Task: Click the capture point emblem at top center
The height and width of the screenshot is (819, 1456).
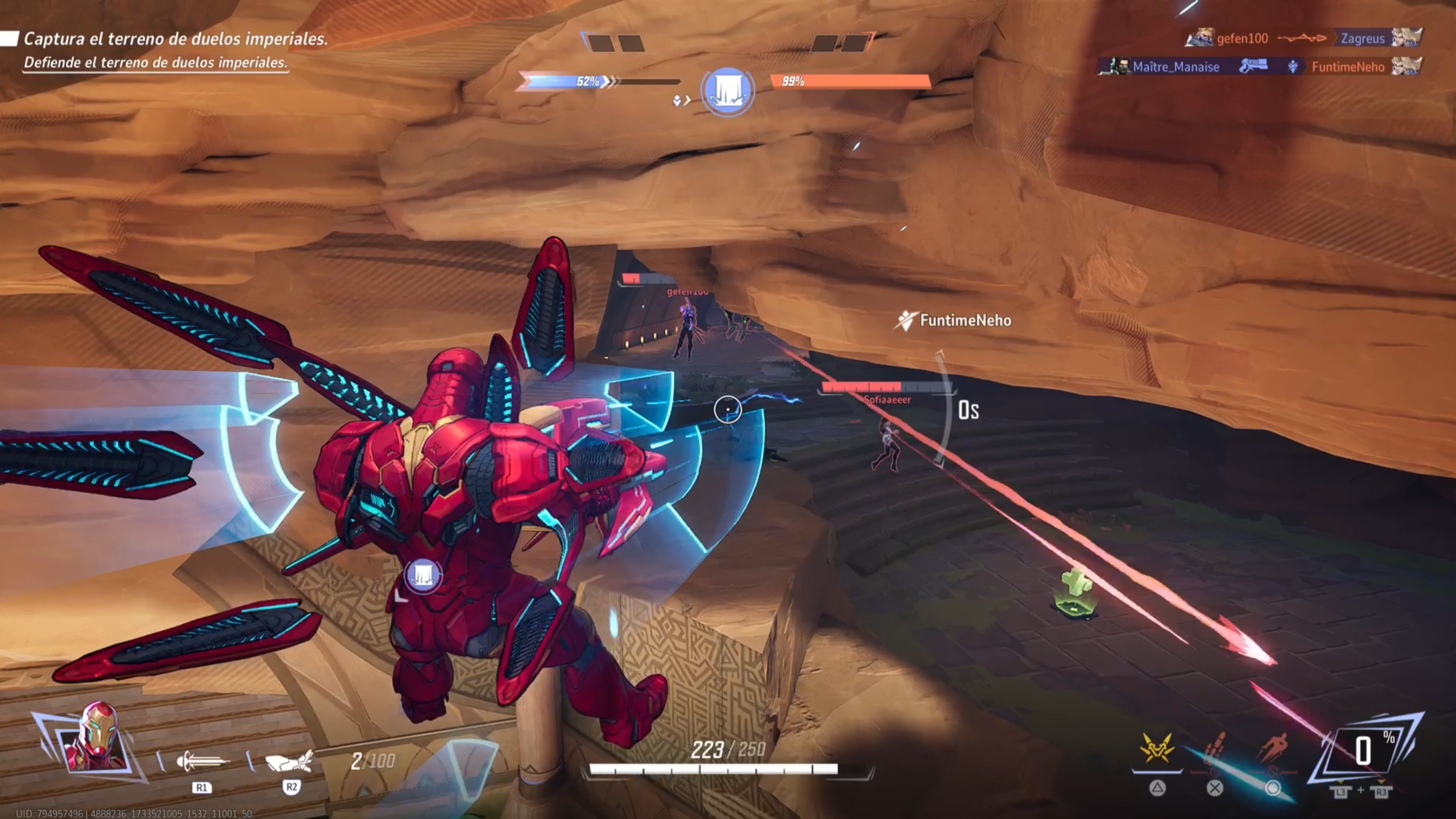Action: 727,91
